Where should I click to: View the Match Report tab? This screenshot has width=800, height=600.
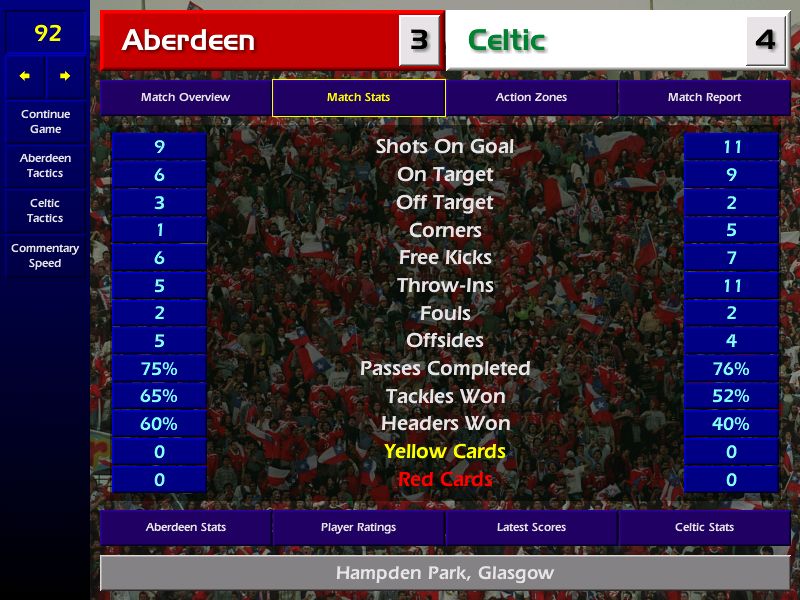click(704, 98)
